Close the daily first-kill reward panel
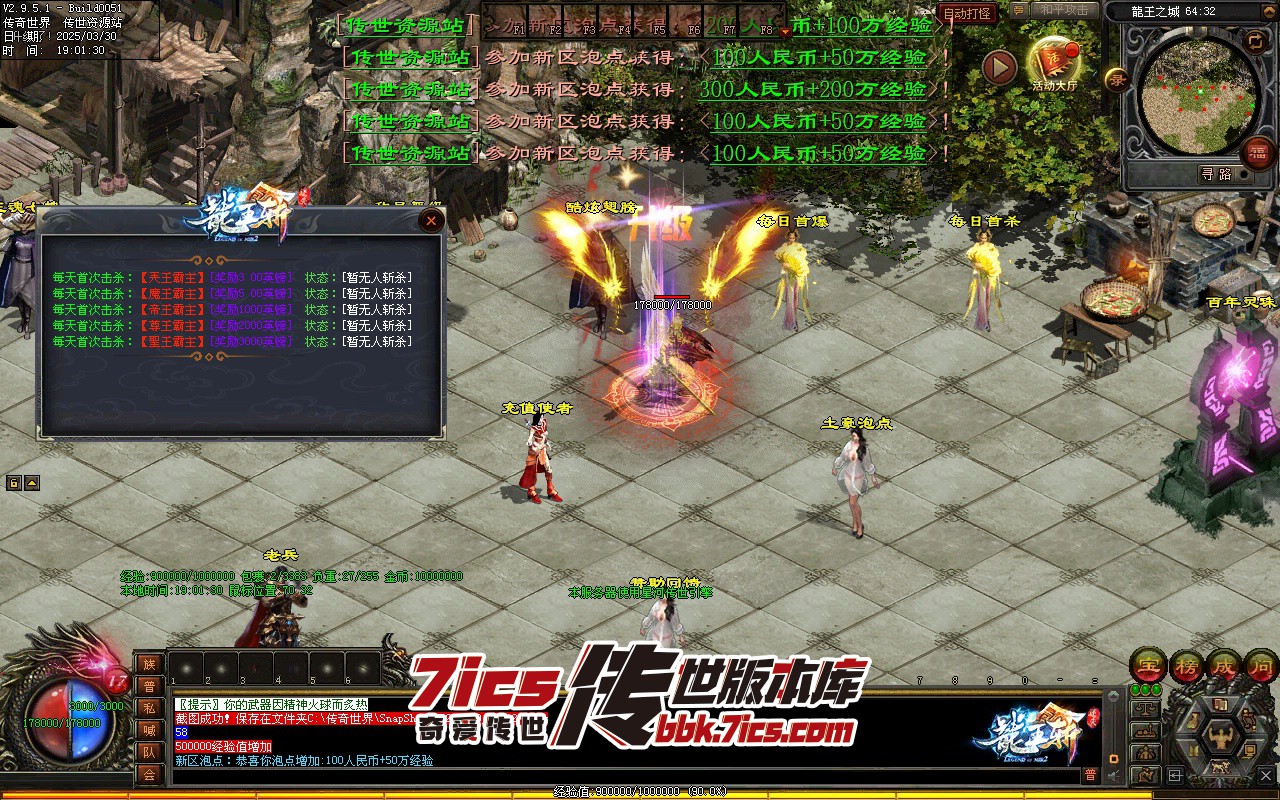 point(431,220)
